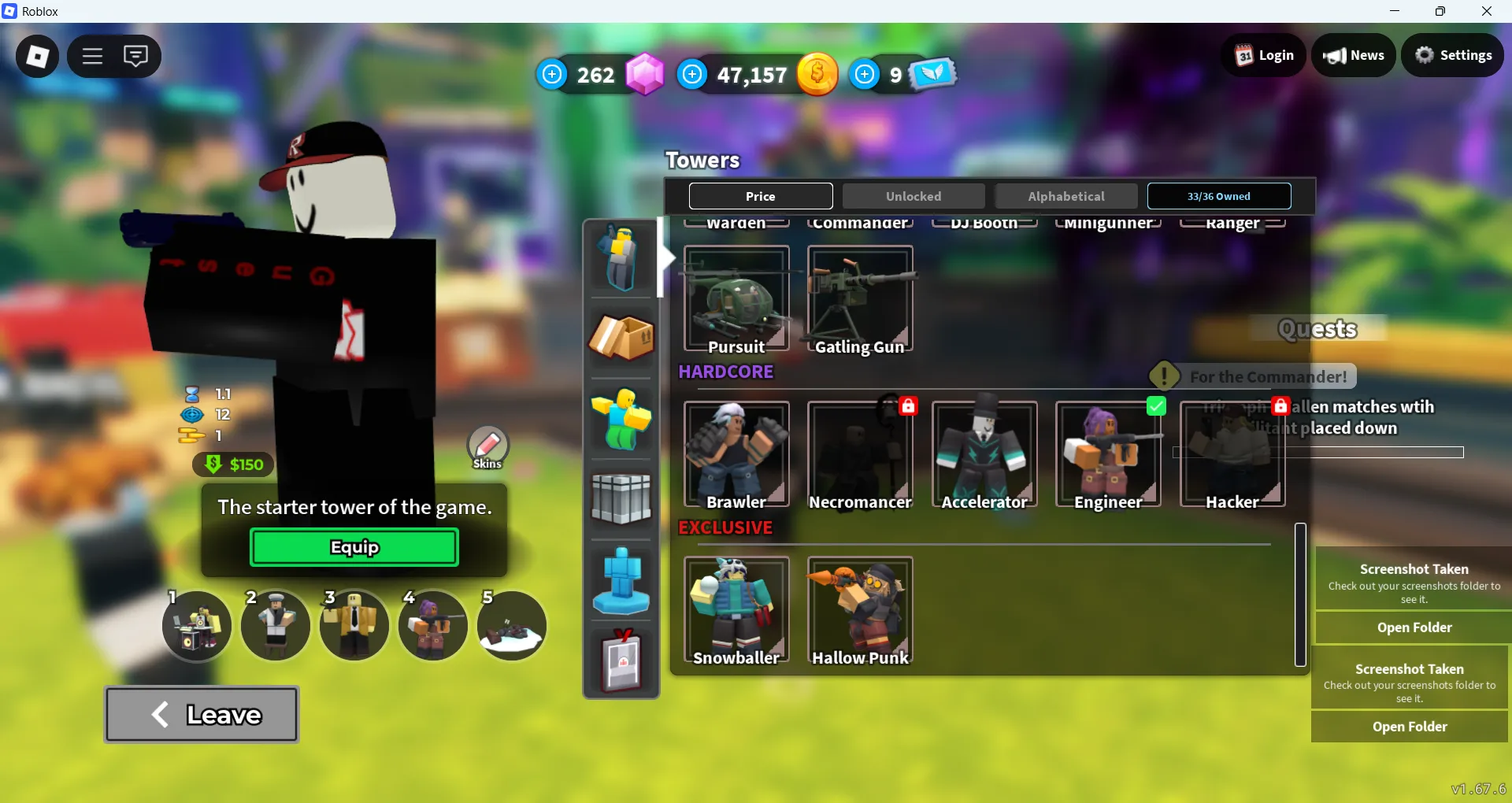
Task: Open the hamburger menu top left
Action: tap(91, 56)
